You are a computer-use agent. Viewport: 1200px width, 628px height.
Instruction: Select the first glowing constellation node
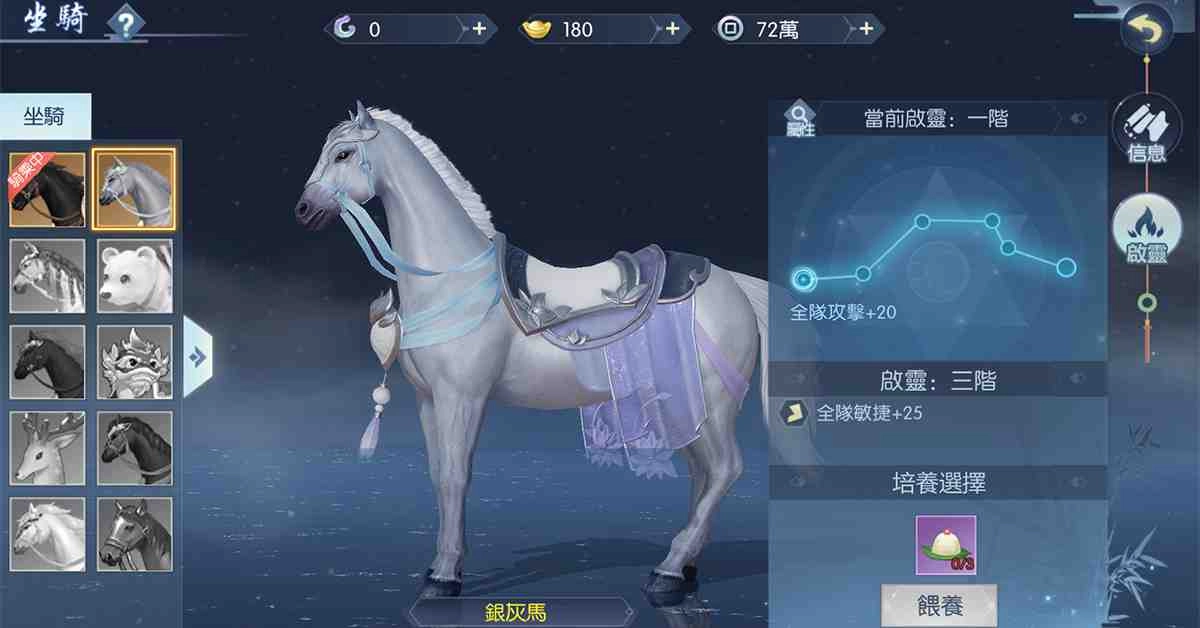(803, 278)
